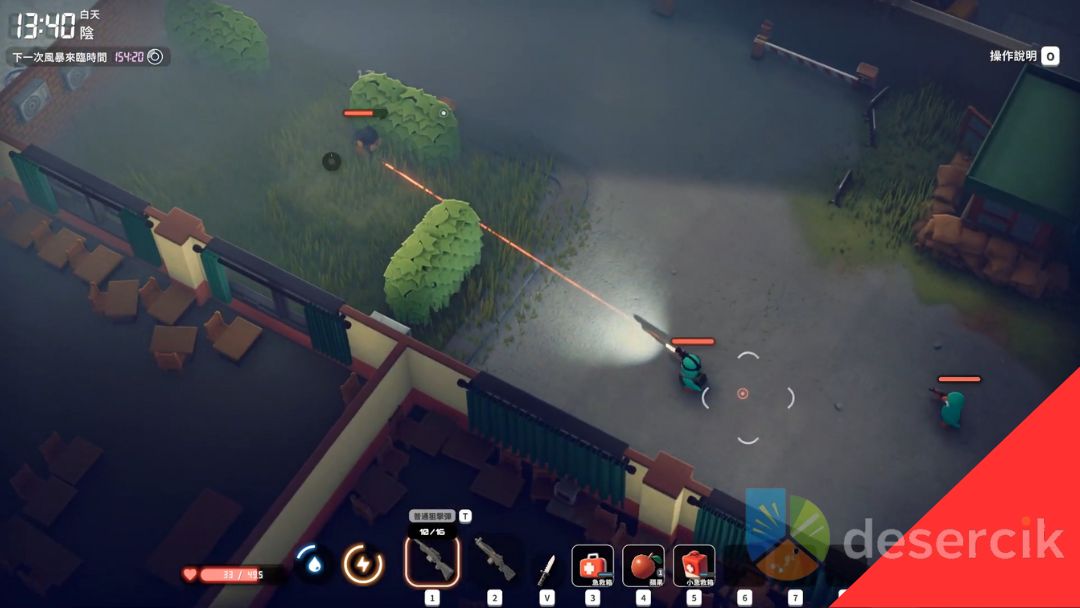Equip the combat knife melee slot
The image size is (1080, 608).
[546, 567]
